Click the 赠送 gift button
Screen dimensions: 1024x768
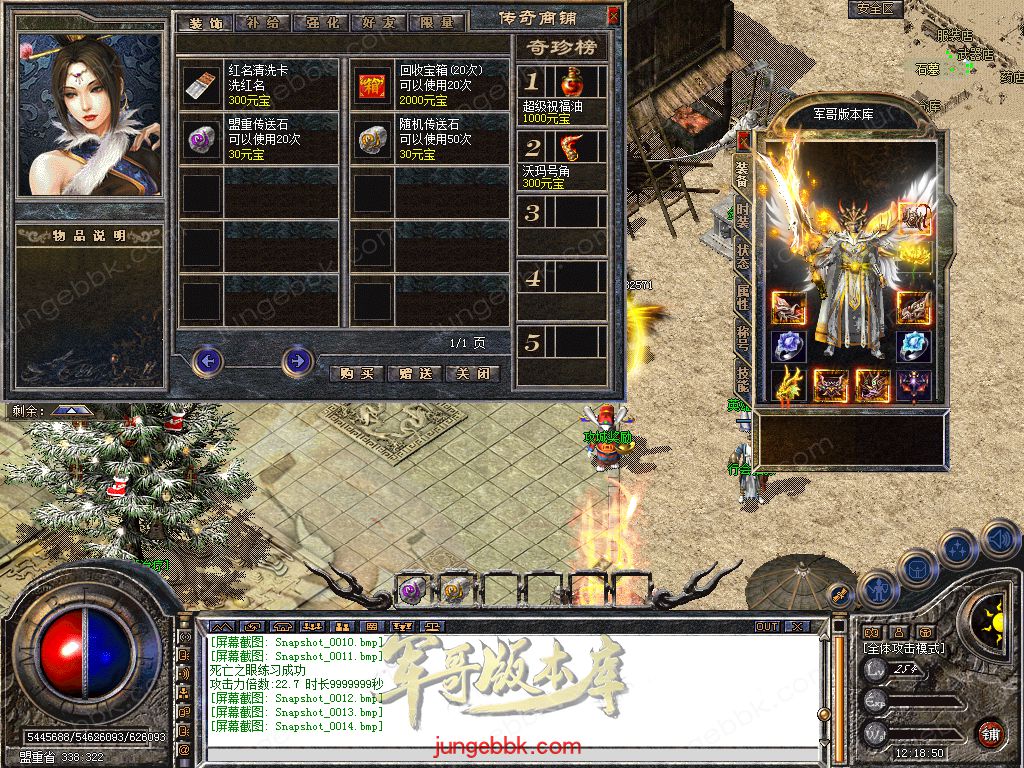(414, 374)
